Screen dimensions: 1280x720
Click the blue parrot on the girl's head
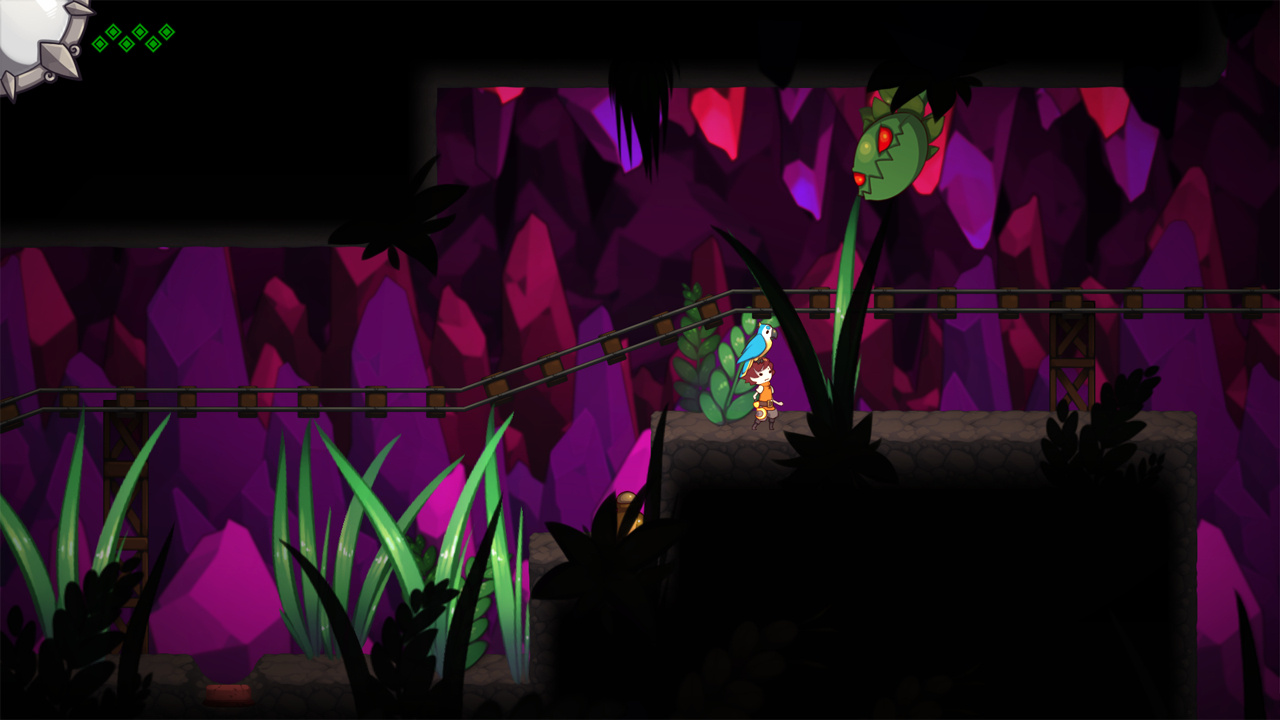point(759,340)
